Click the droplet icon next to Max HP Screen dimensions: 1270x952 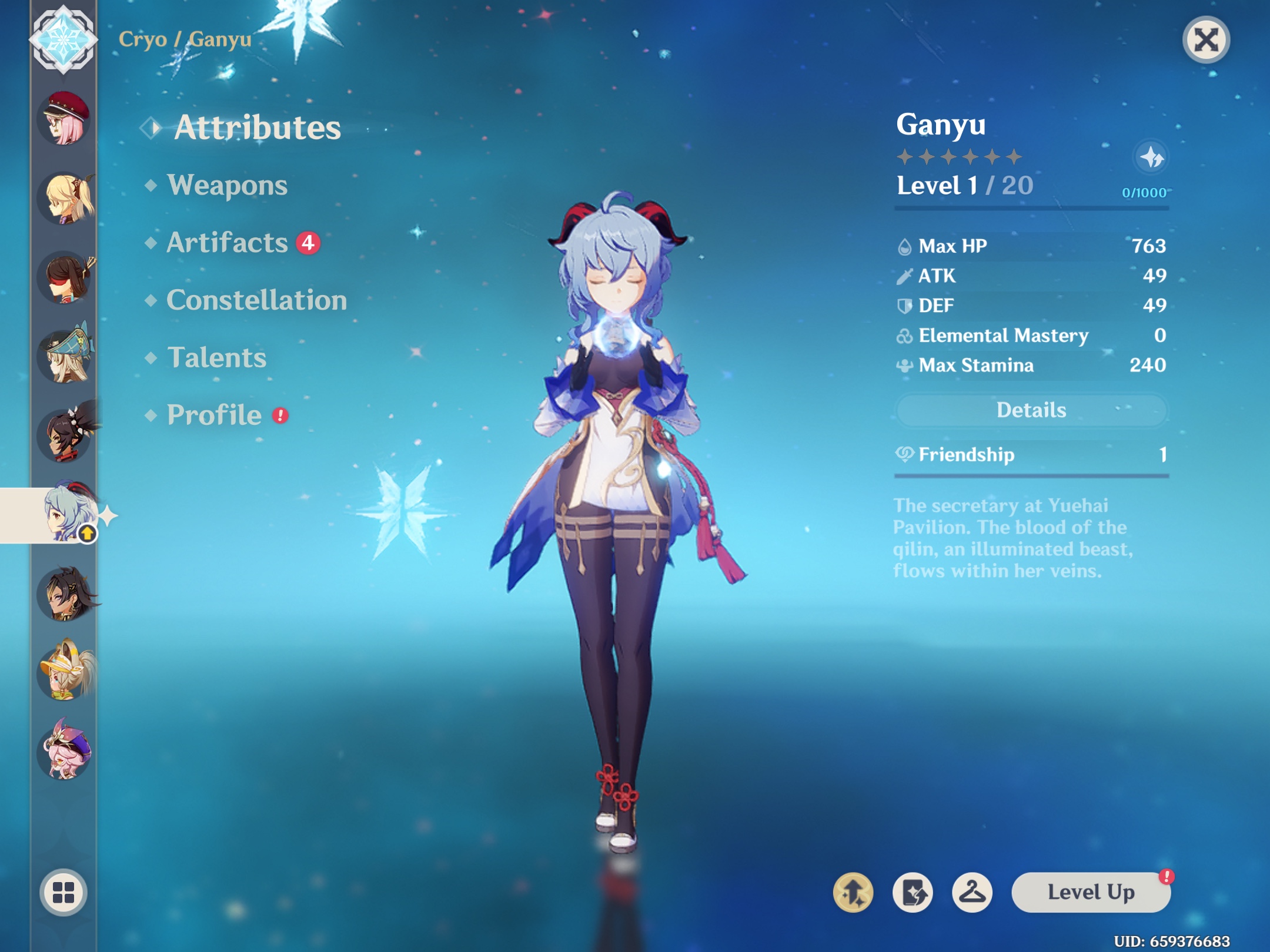(905, 246)
